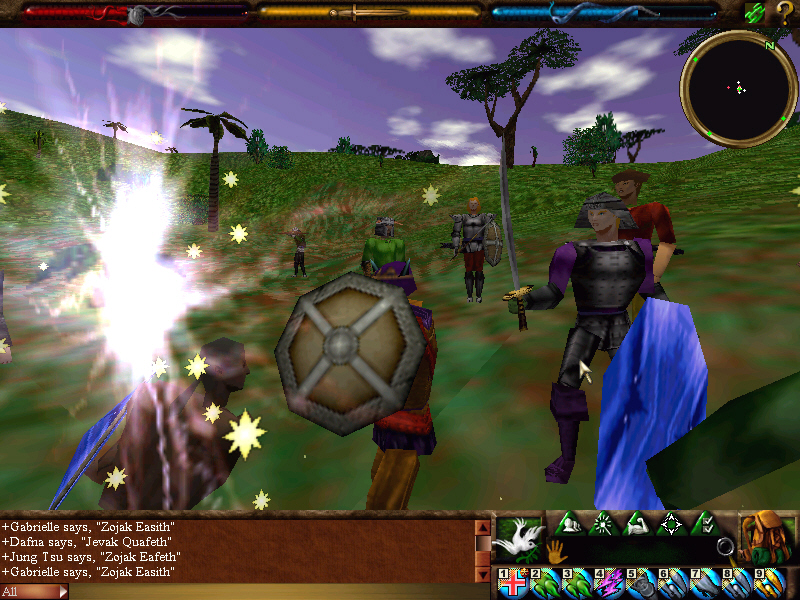Screen dimensions: 800x600
Task: Click the green chain link status icon
Action: coord(754,13)
